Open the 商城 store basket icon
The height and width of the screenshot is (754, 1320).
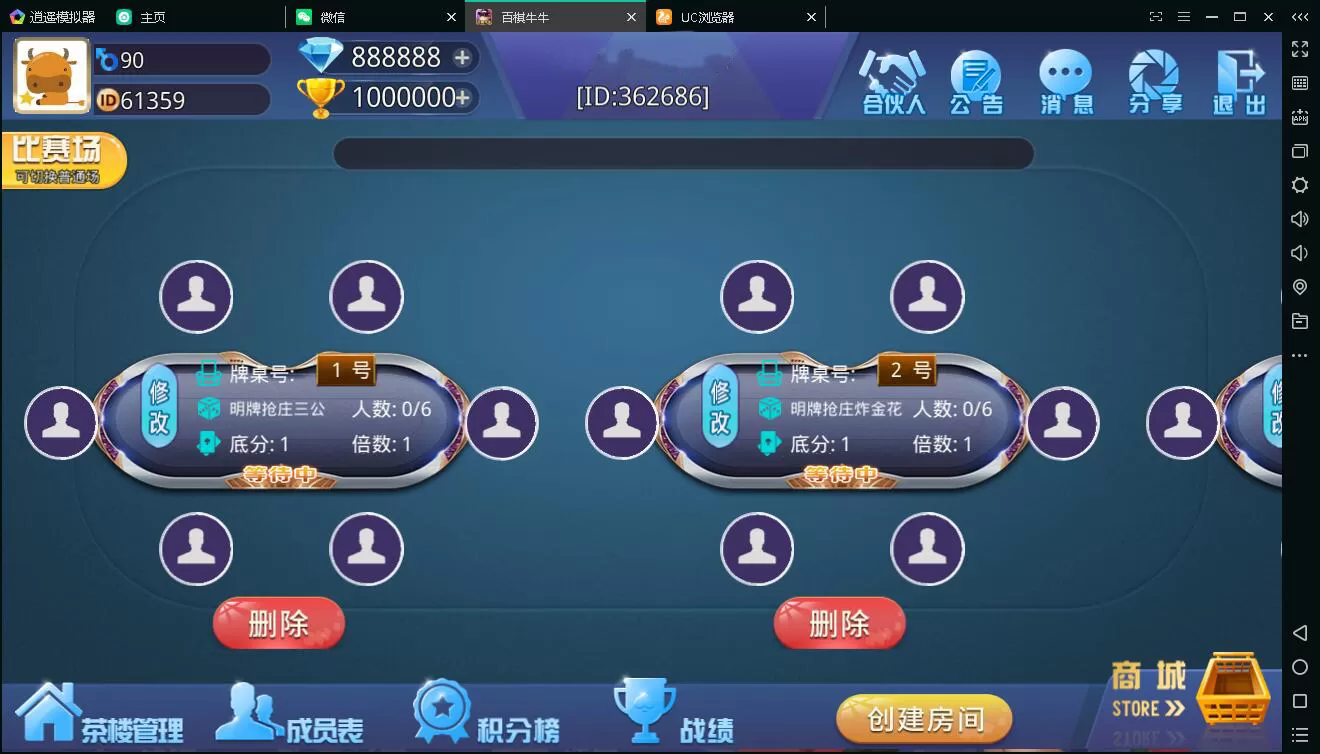1233,688
